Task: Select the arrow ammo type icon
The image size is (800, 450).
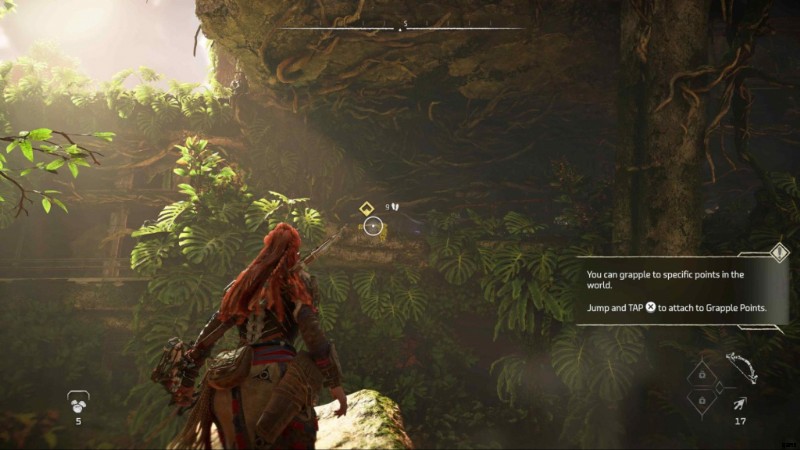Action: click(x=738, y=402)
